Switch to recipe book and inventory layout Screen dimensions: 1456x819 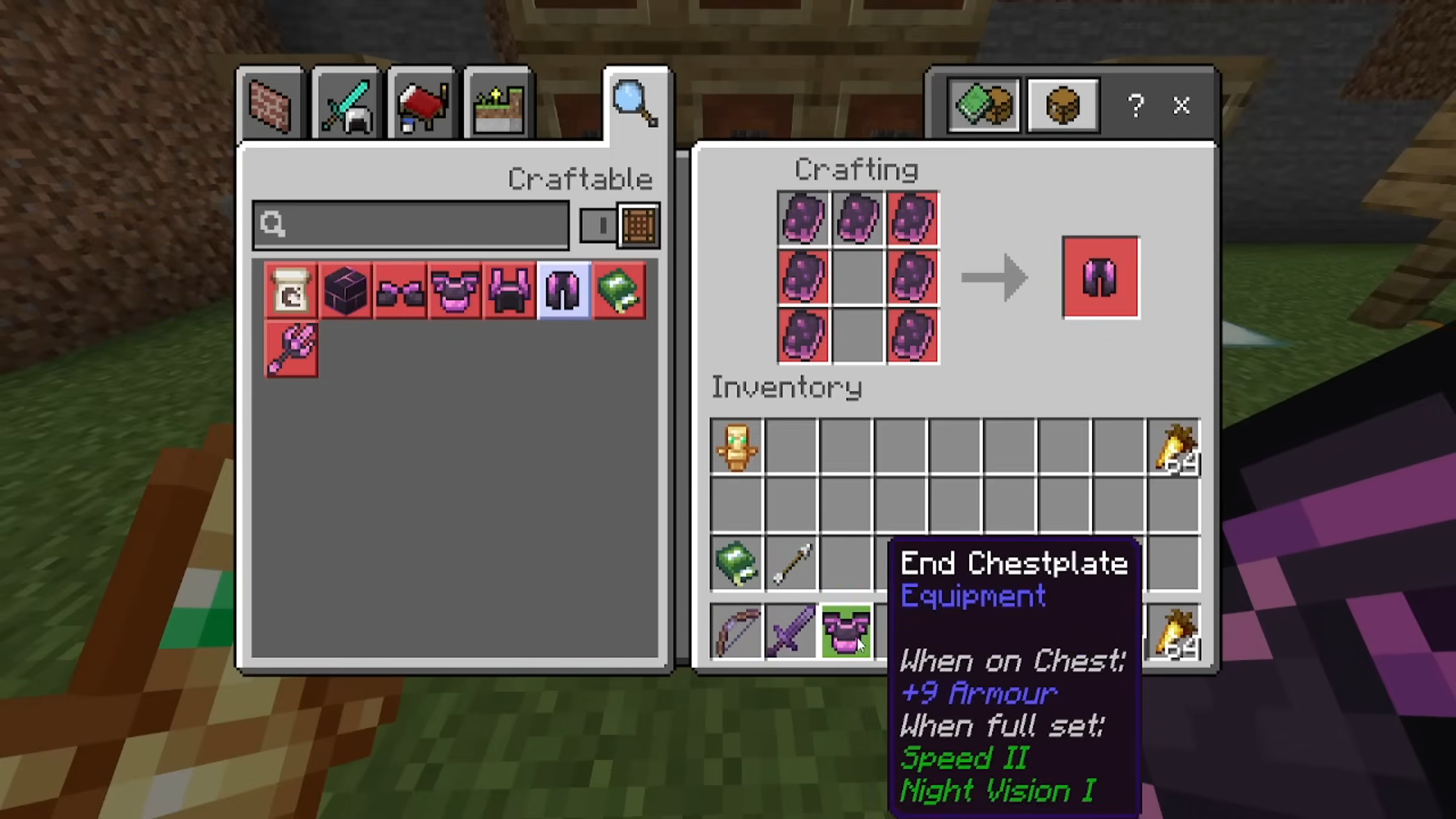coord(984,105)
